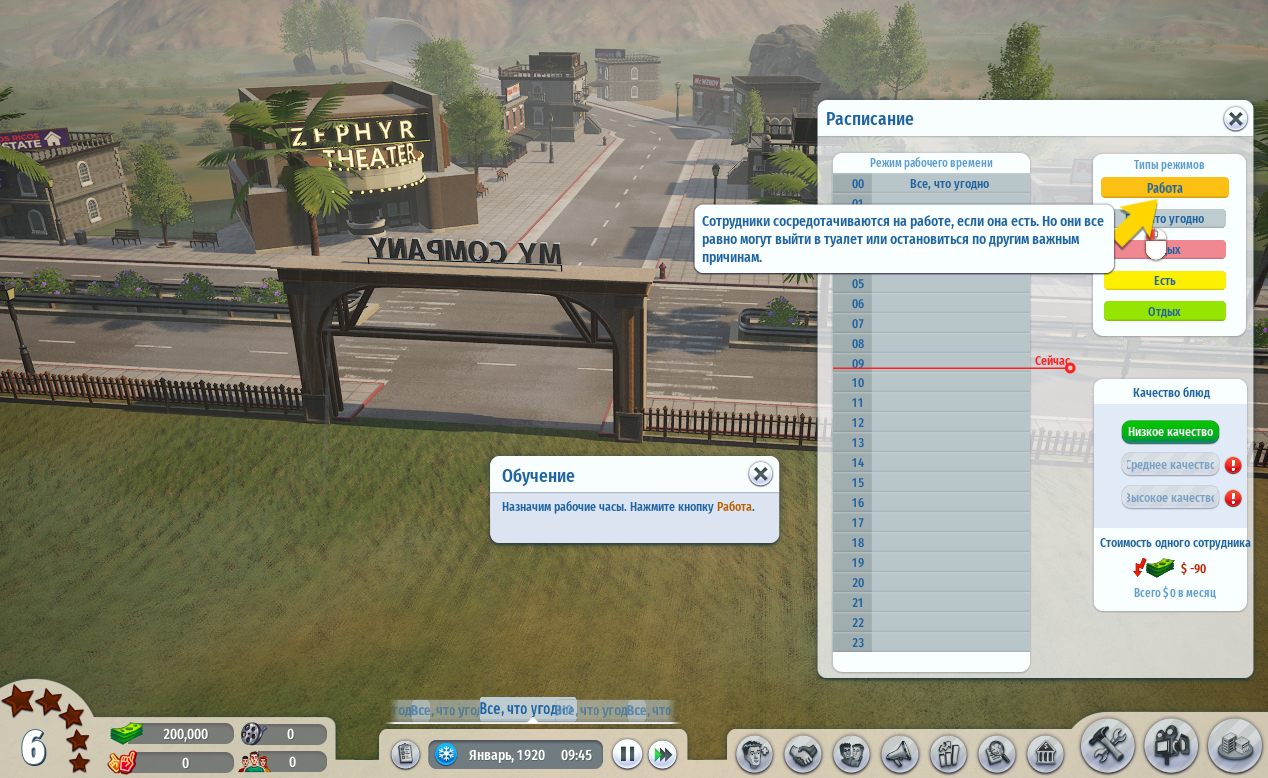
Task: Select Низкое качество food quality
Action: pyautogui.click(x=1169, y=433)
